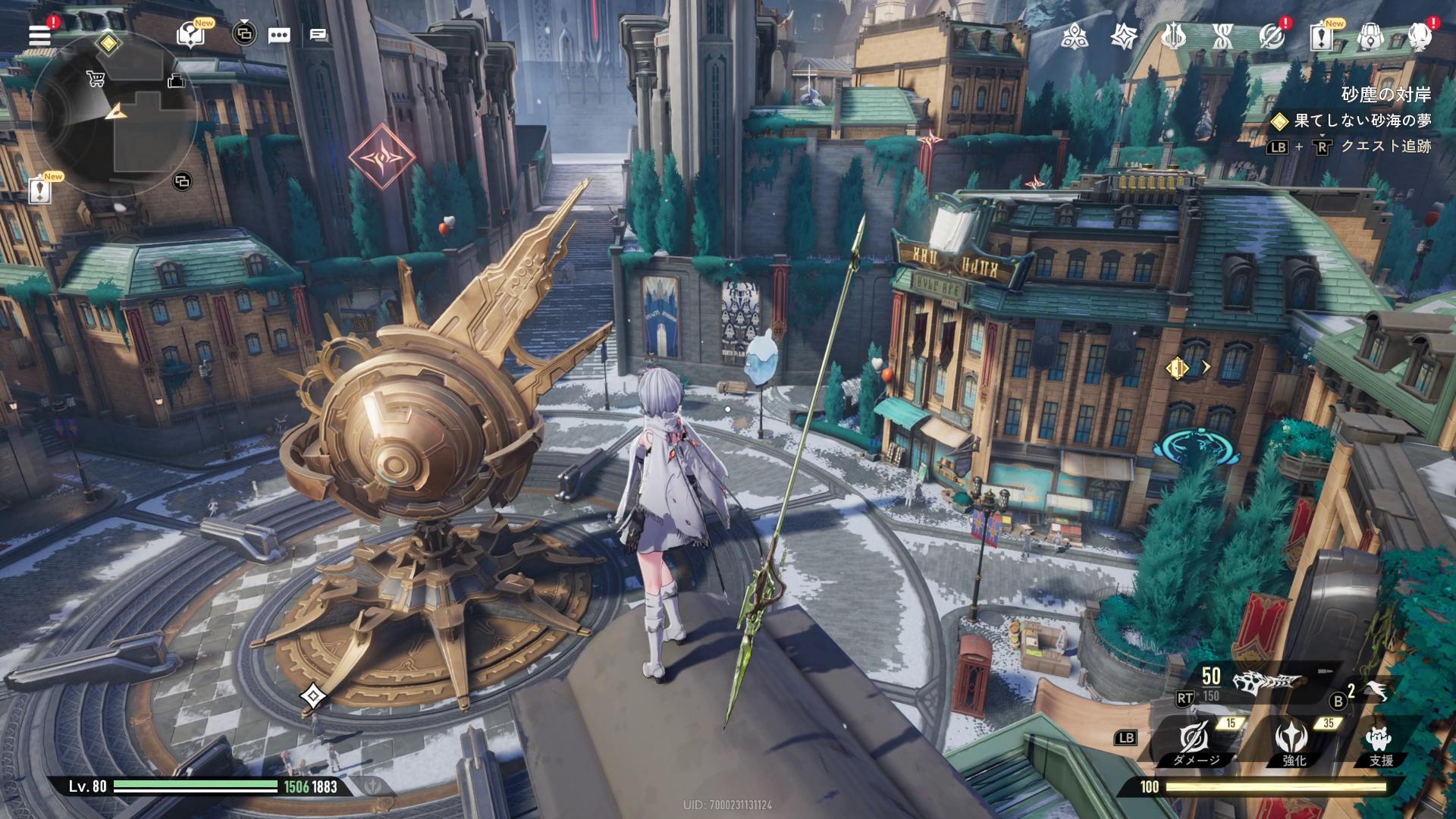Select the tracked quest 果てしない砂海の夢
Image resolution: width=1456 pixels, height=819 pixels.
tap(1362, 121)
